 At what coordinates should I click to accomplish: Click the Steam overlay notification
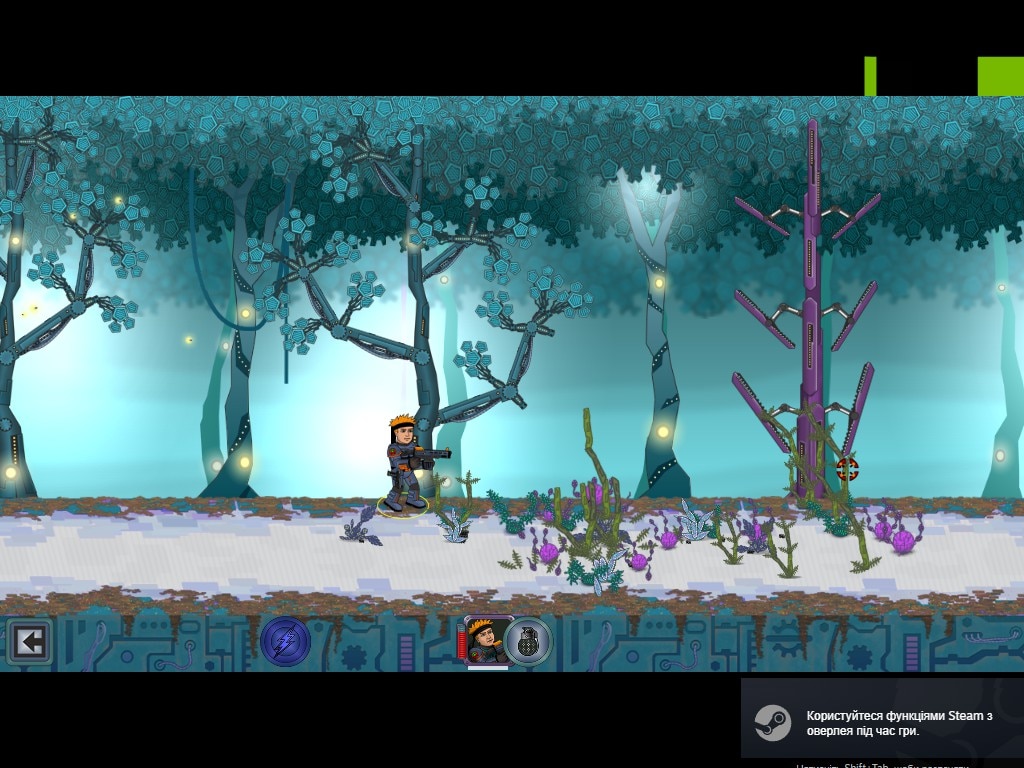click(882, 722)
